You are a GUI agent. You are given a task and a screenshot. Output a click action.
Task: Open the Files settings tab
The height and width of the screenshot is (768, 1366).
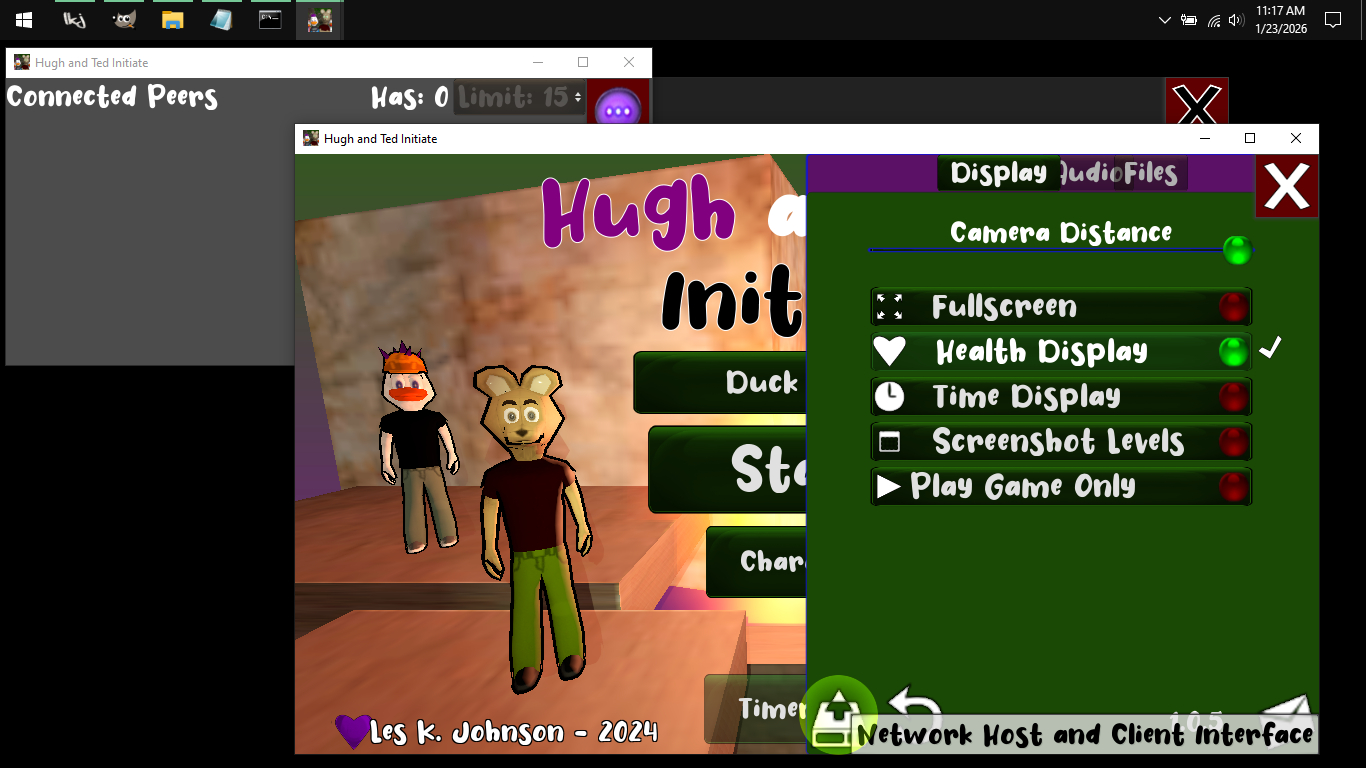click(x=1151, y=173)
